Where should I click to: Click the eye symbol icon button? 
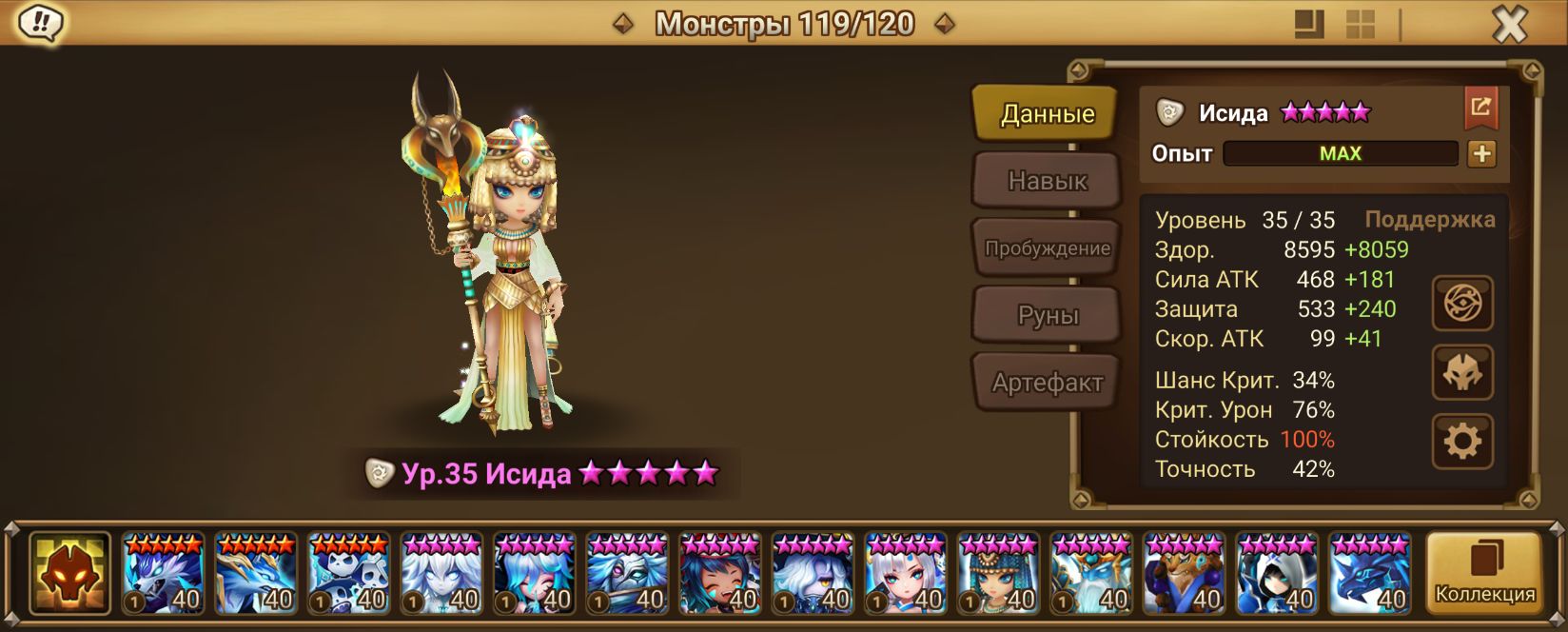click(x=1462, y=304)
